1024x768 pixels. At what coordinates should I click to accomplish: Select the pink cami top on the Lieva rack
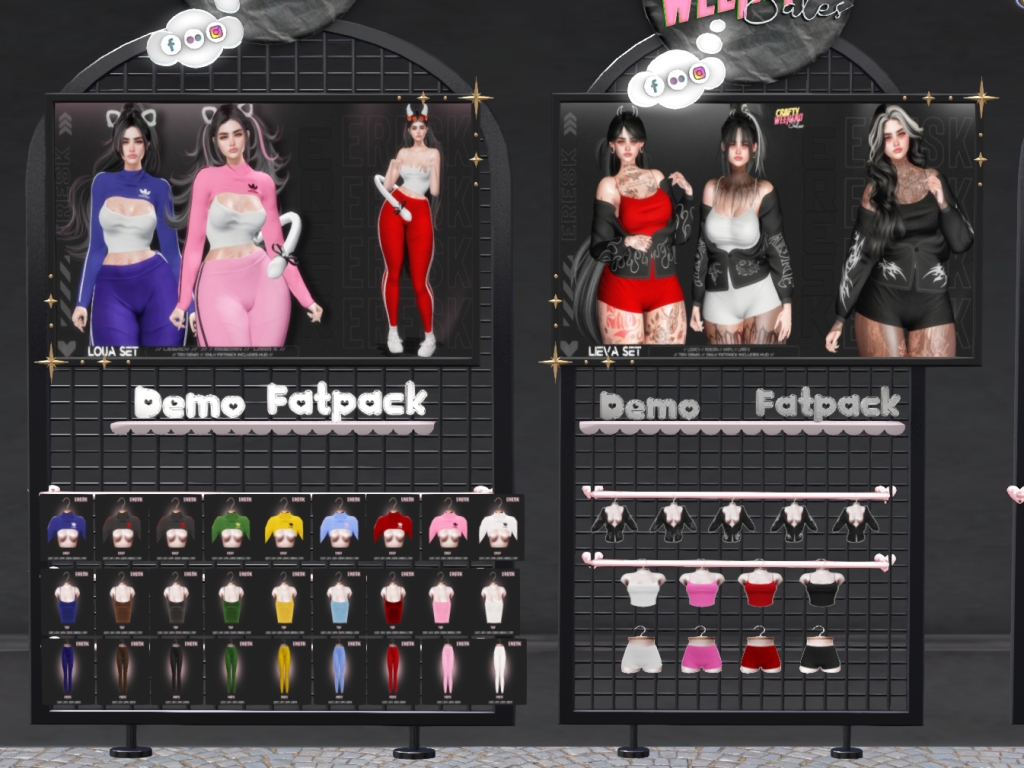click(x=700, y=589)
